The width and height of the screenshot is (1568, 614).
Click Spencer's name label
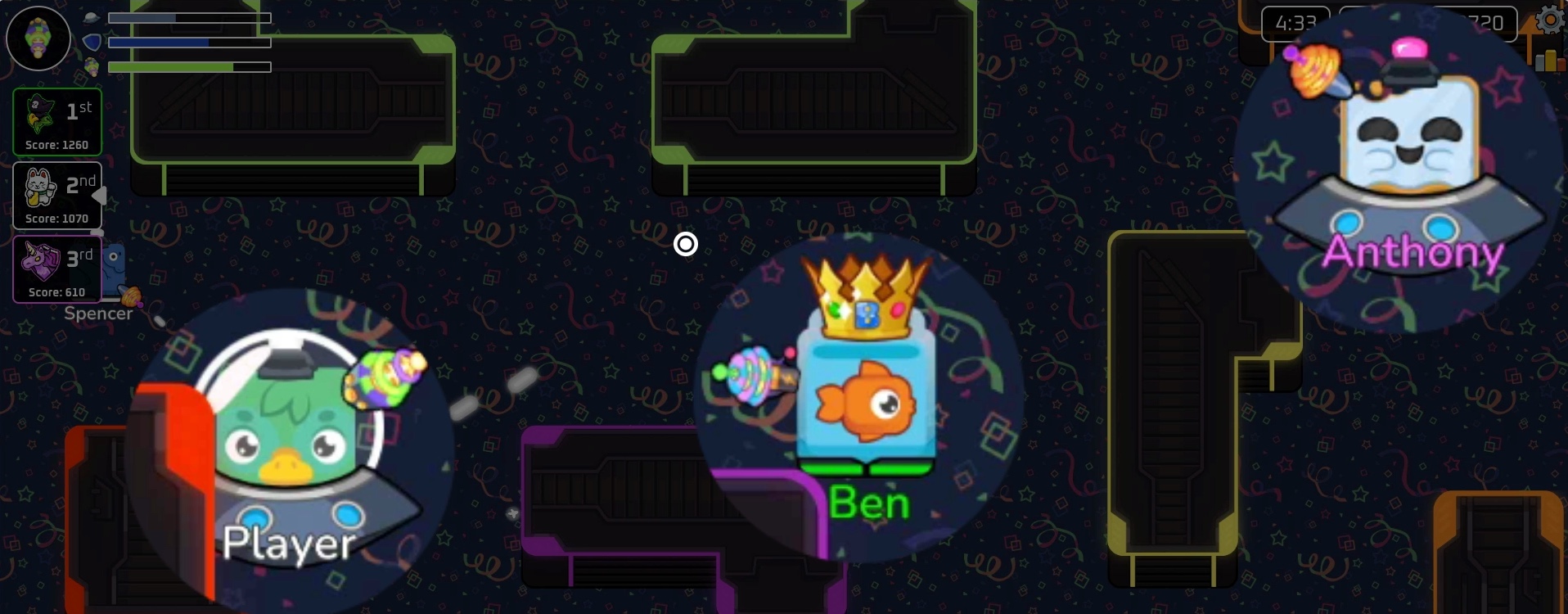click(x=98, y=313)
